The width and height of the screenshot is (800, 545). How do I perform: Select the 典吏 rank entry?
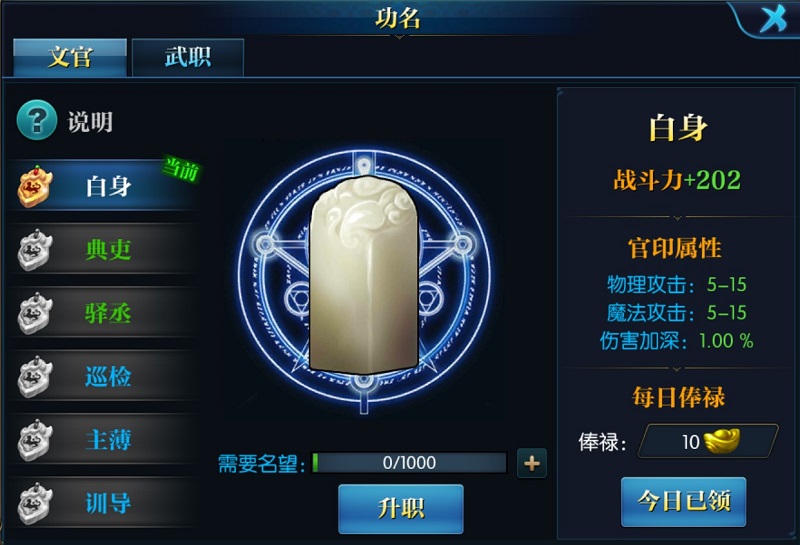[x=105, y=250]
